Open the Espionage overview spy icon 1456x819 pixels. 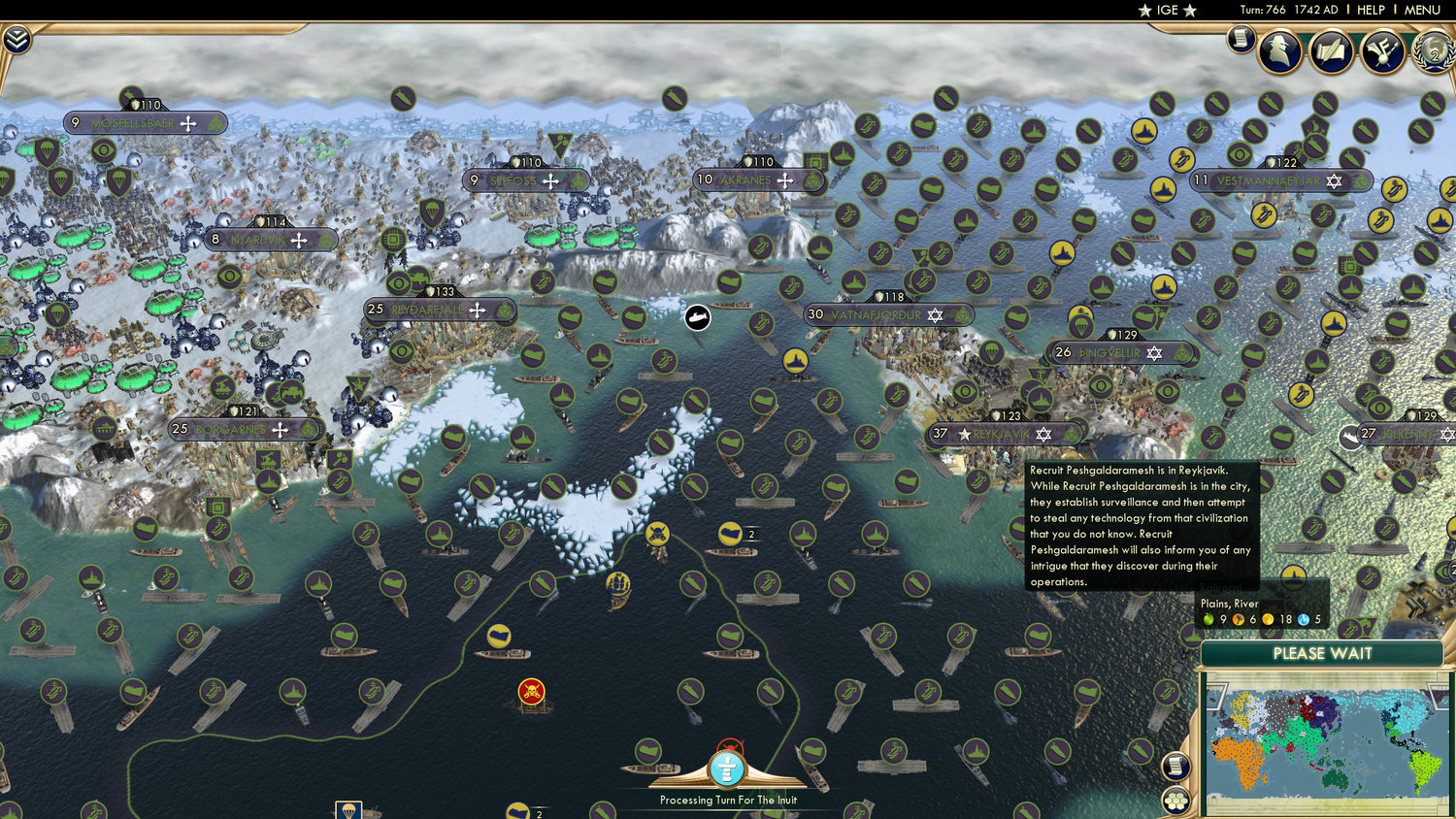1281,51
